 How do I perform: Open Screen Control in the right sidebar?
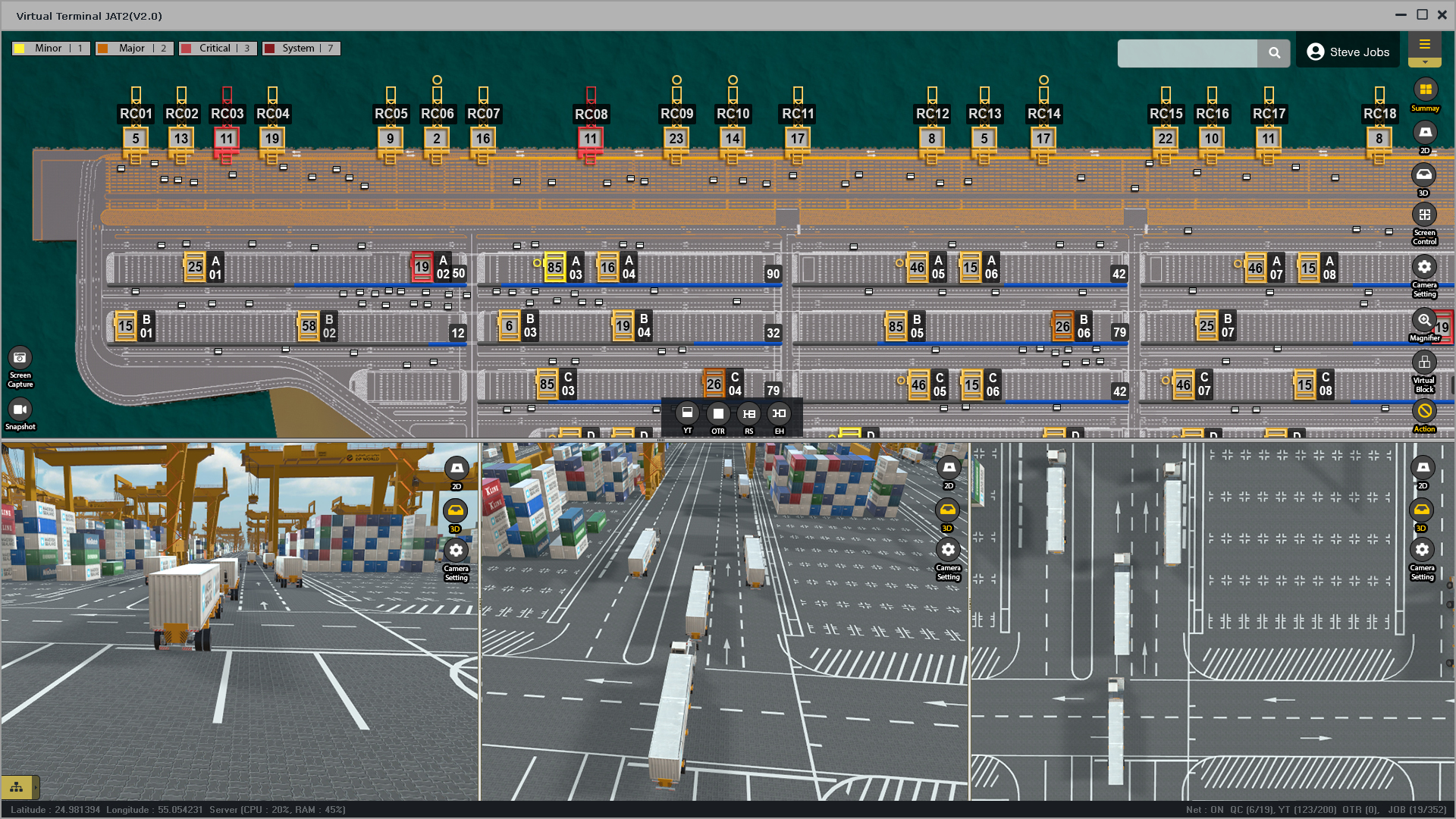[1424, 215]
